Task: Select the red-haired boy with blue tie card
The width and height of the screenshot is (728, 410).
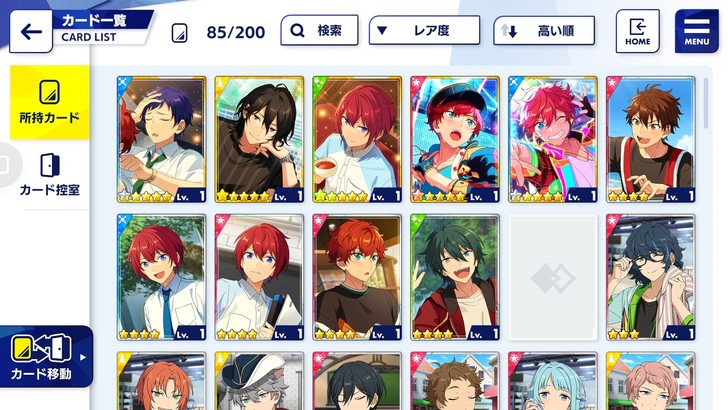Action: coord(161,277)
